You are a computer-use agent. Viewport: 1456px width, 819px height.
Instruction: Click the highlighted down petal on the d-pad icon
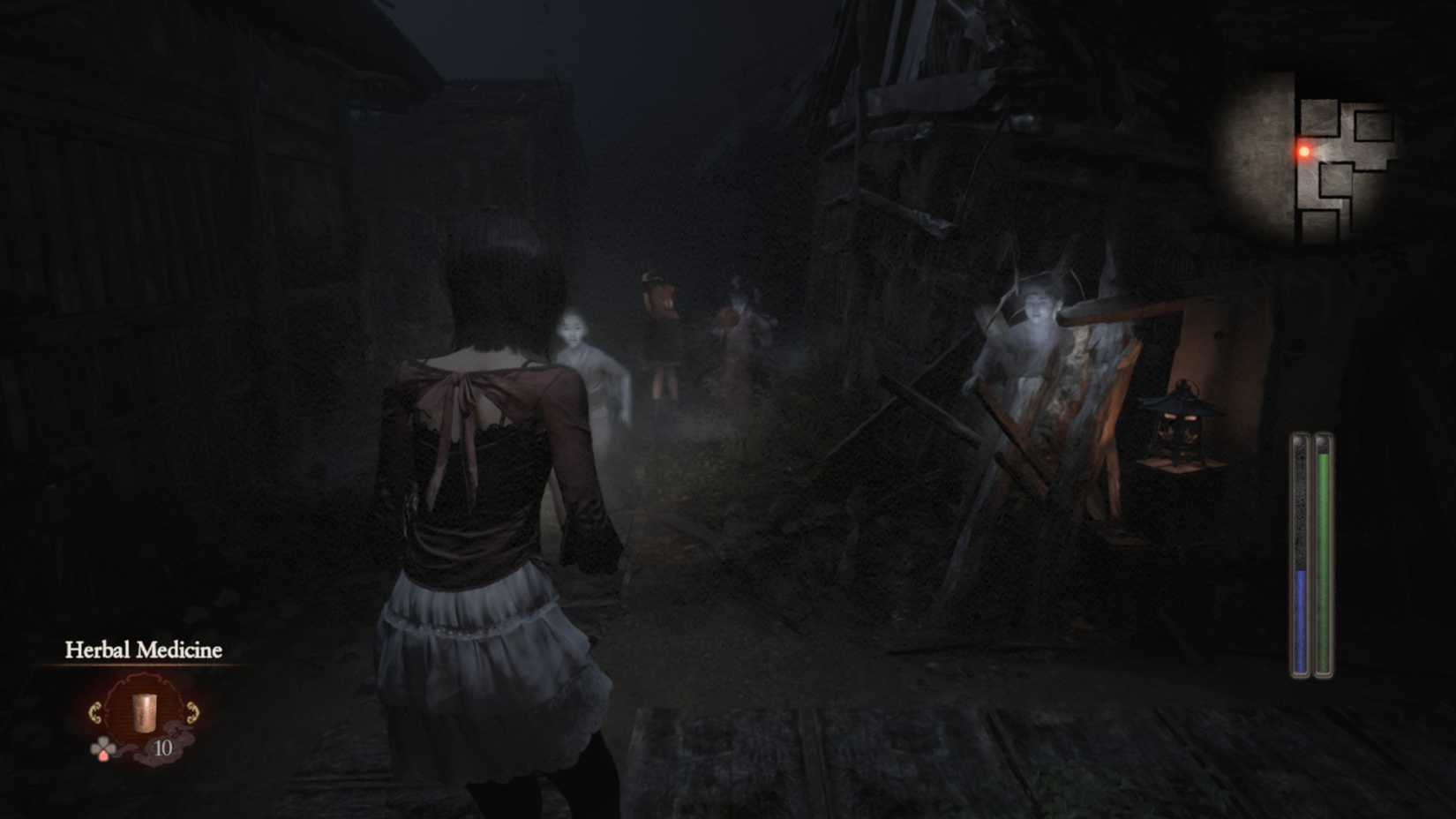(104, 757)
